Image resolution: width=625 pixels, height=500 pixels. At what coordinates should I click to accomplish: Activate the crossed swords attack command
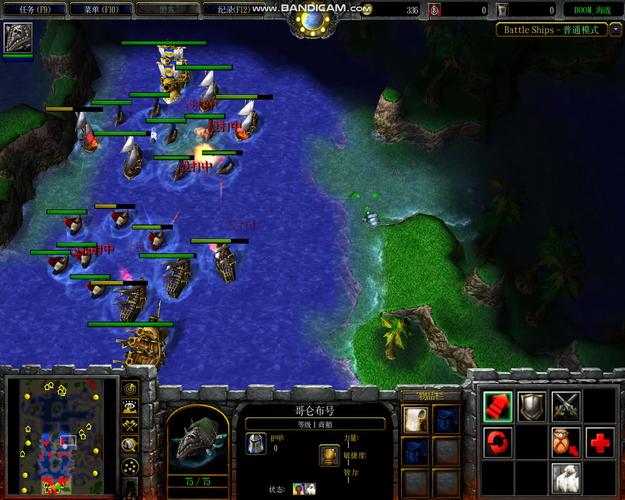click(565, 404)
